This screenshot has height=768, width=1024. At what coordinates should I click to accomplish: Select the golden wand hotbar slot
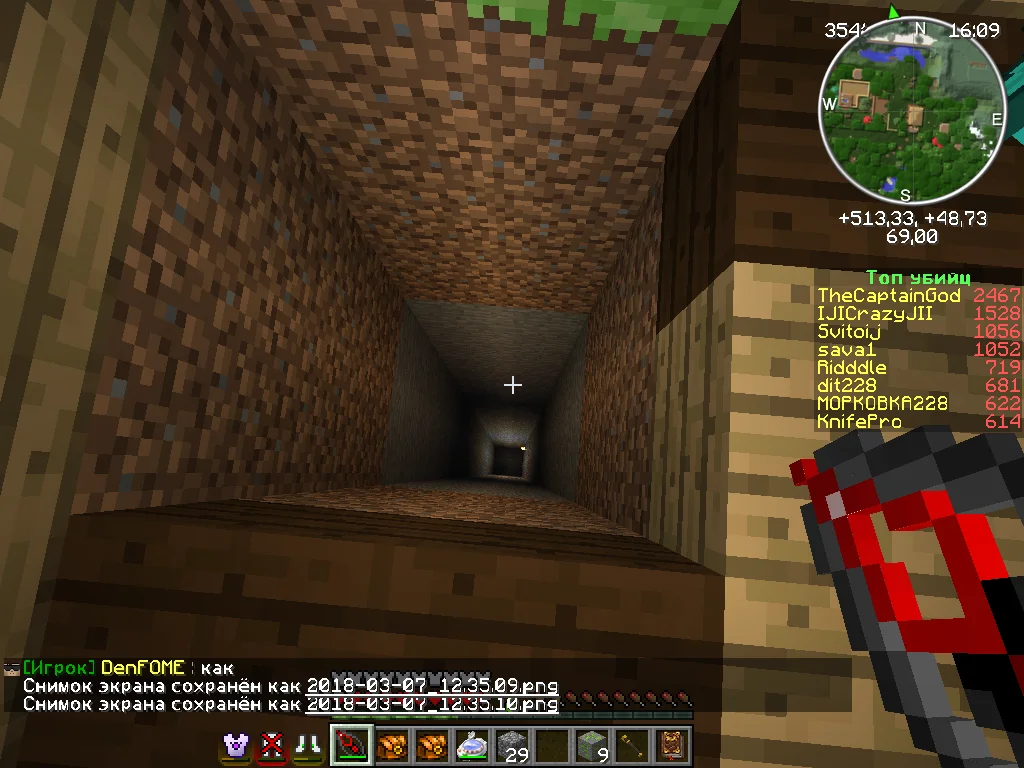pos(631,747)
